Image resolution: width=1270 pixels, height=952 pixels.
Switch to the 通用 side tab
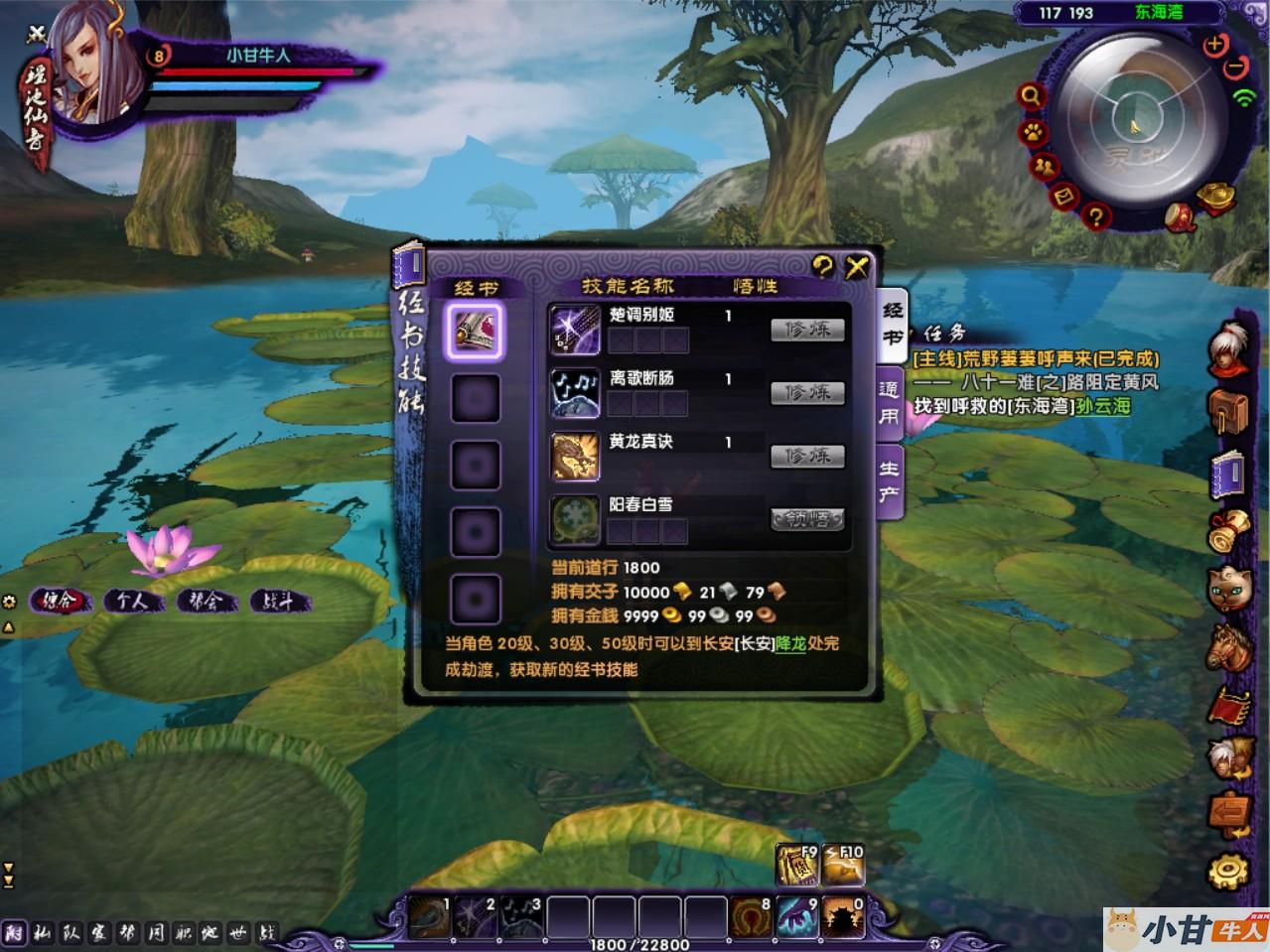click(889, 403)
